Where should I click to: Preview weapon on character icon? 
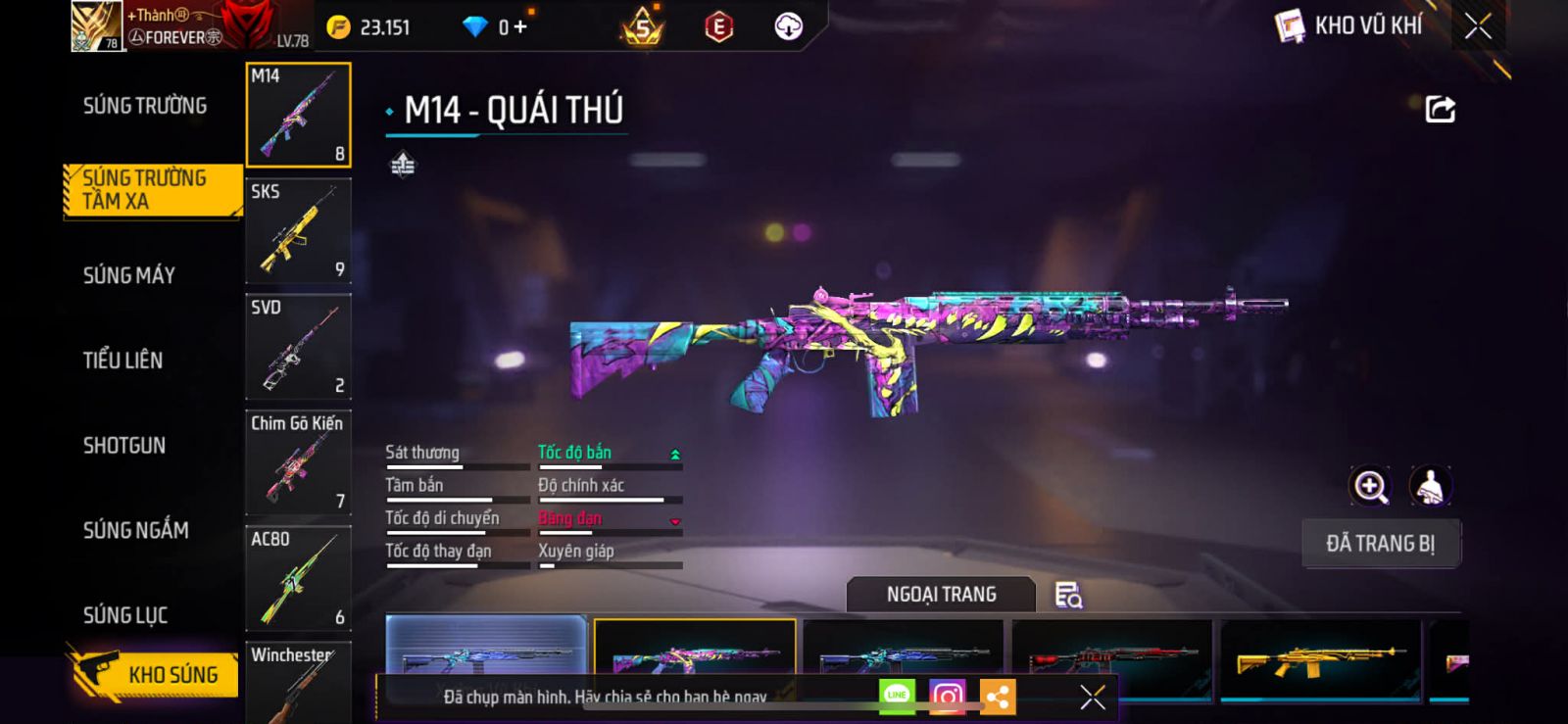click(x=1430, y=486)
